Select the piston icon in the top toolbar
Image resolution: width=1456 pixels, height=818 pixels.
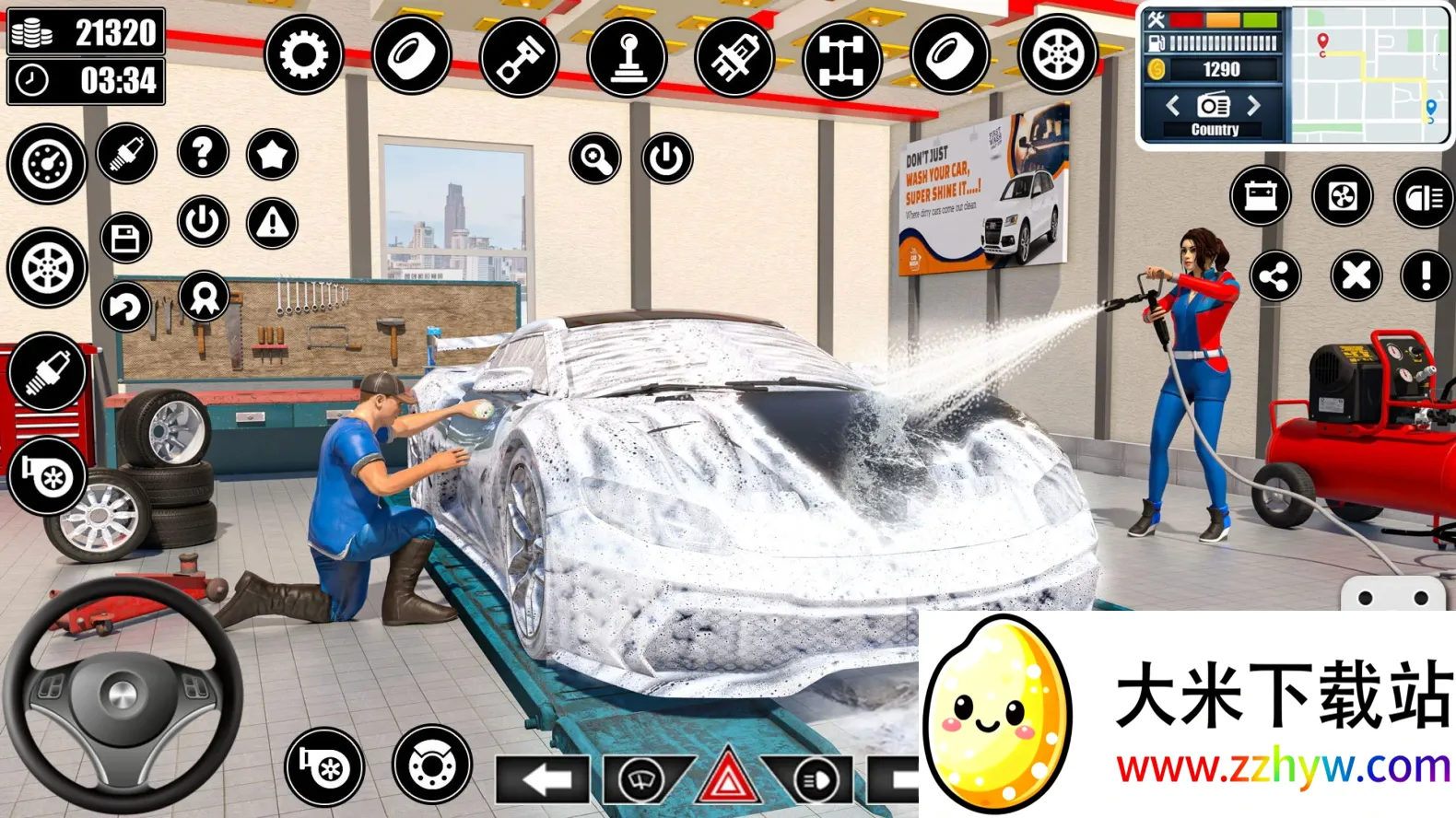[x=522, y=57]
